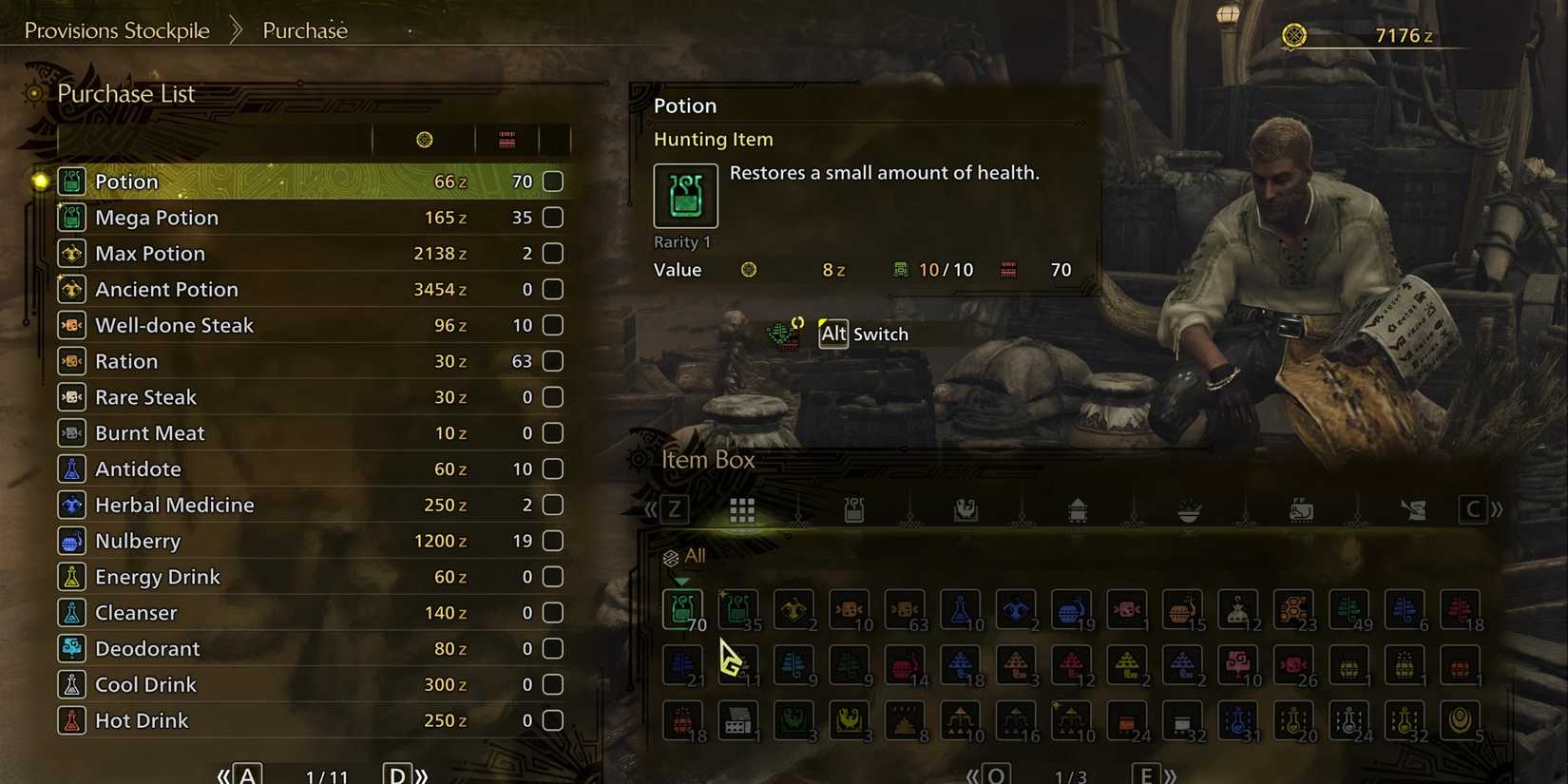
Task: Open the All items grid category tab
Action: pos(742,509)
